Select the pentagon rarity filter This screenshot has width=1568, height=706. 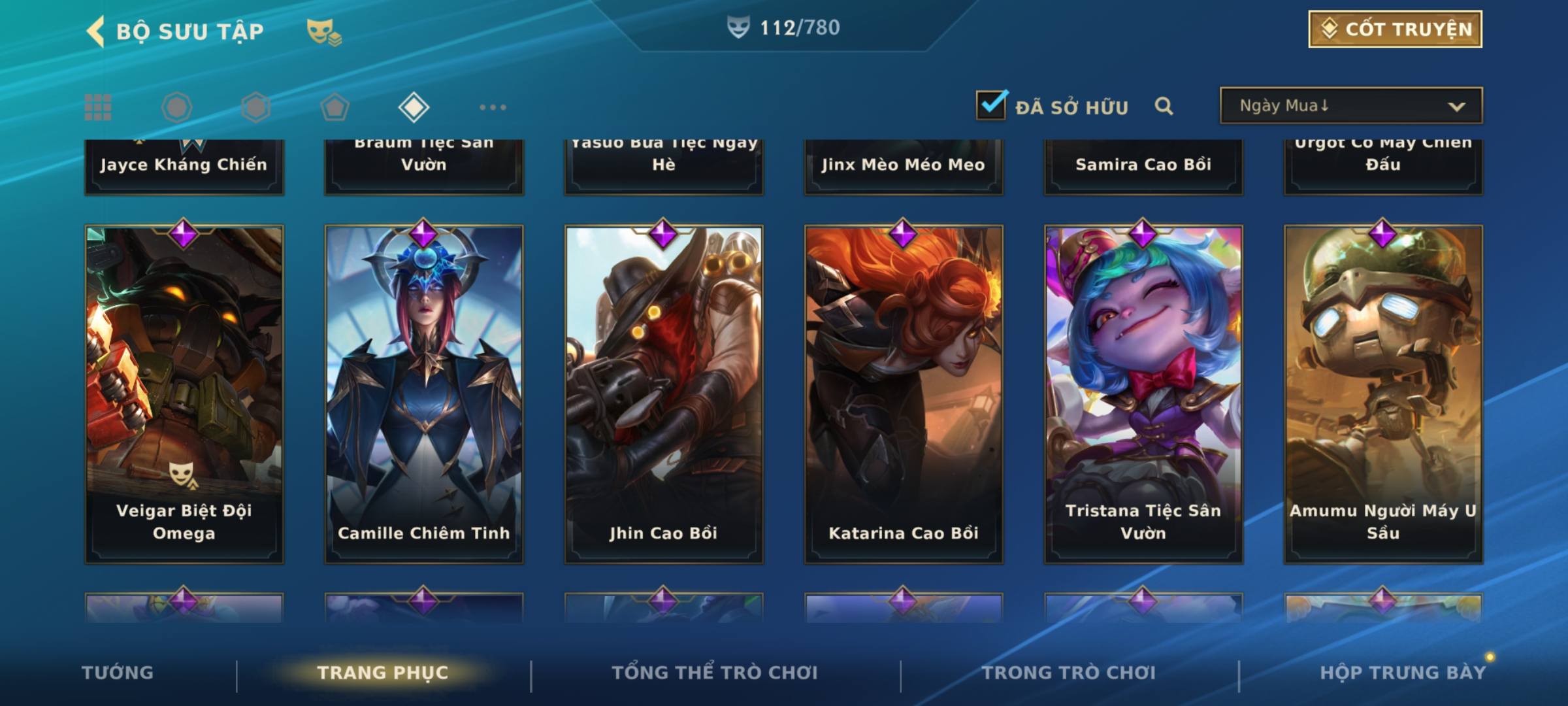coord(335,107)
